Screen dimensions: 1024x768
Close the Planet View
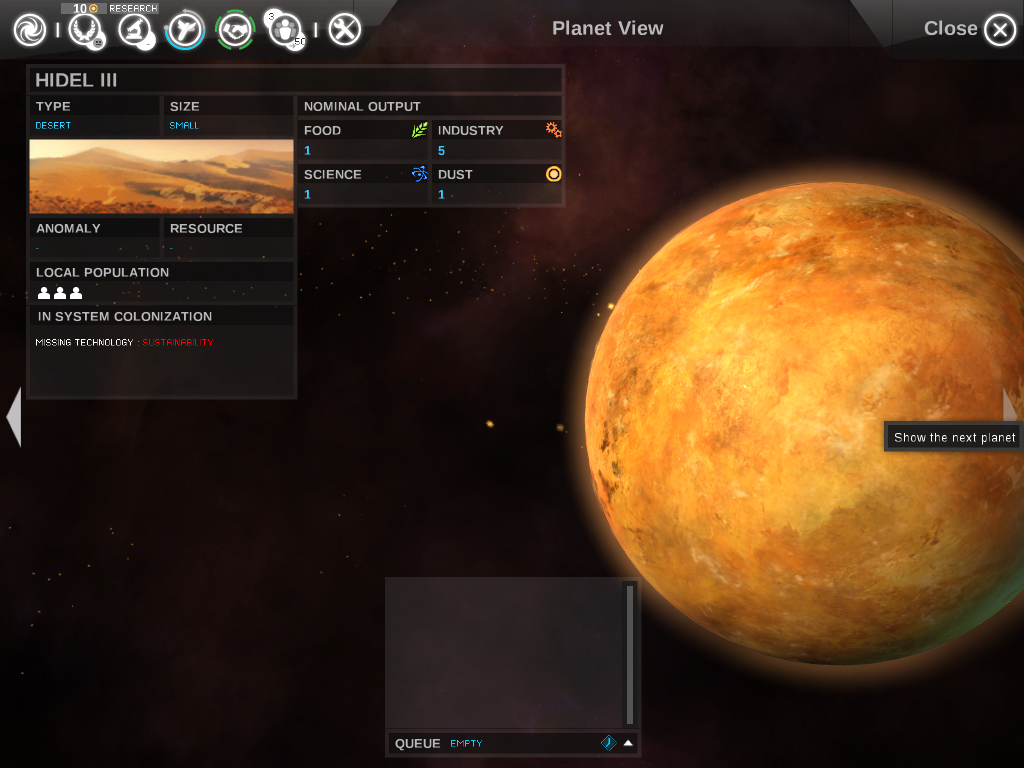(999, 30)
